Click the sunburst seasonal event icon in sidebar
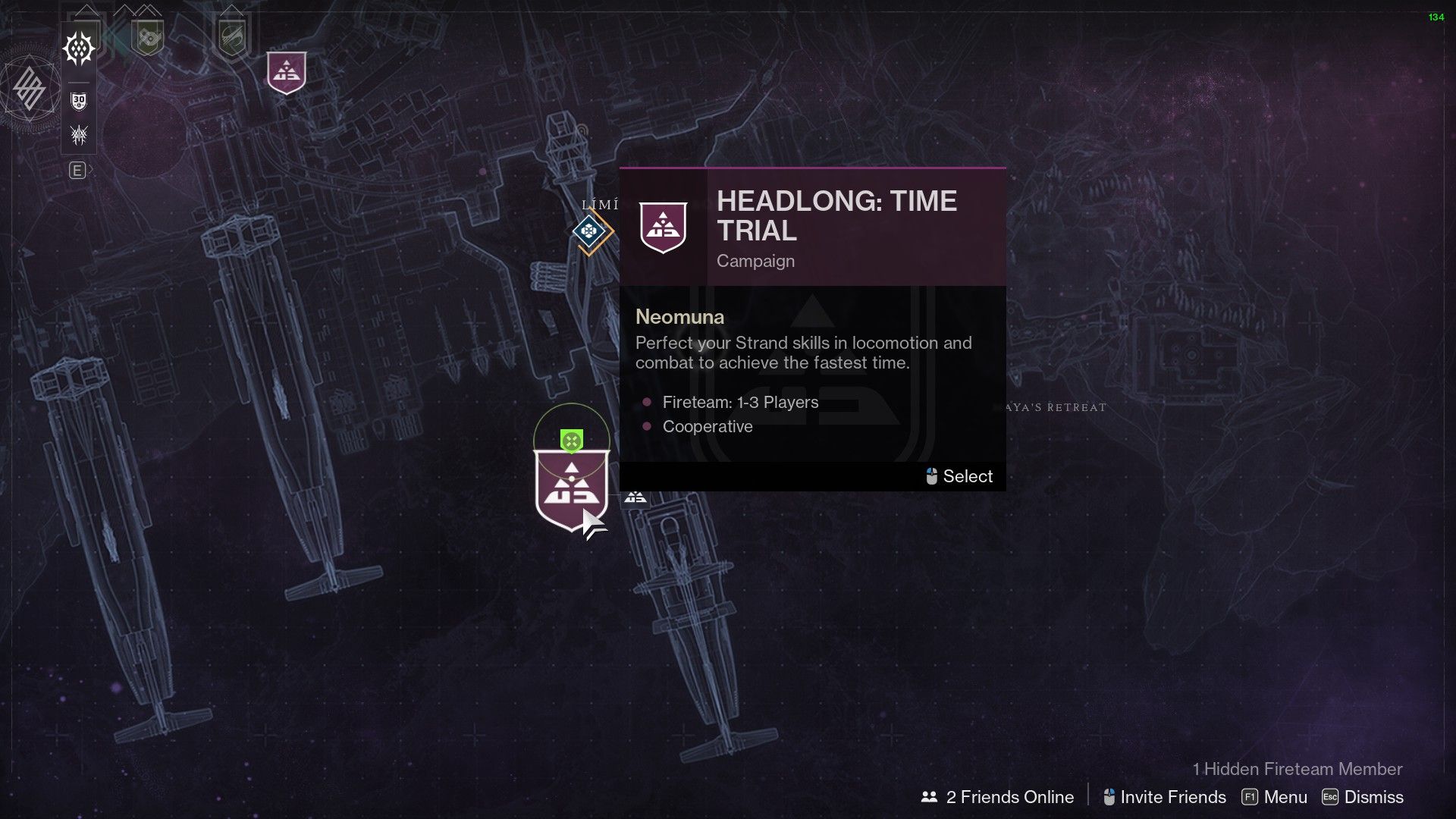 (x=79, y=47)
